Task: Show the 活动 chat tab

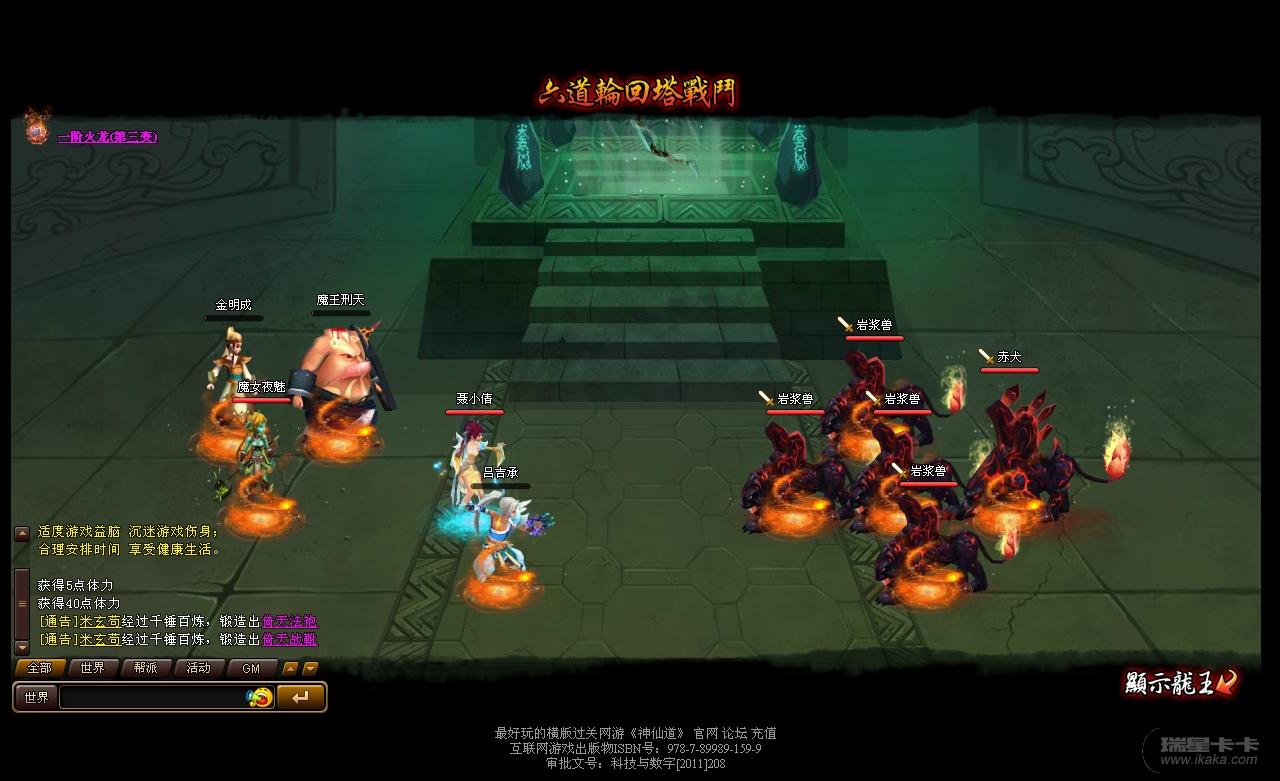Action: coord(199,668)
